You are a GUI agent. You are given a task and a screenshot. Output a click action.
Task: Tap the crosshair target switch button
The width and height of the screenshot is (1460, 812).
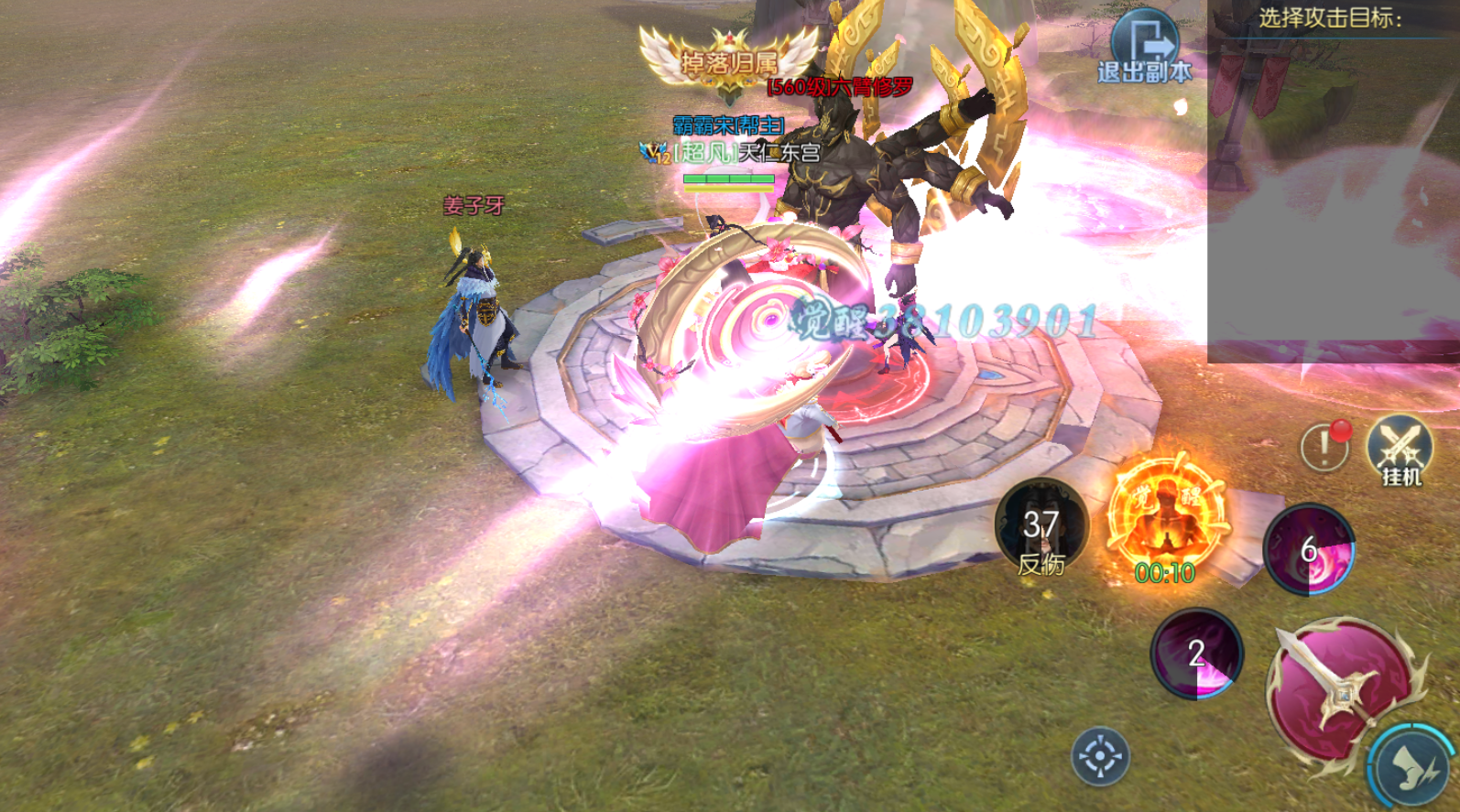click(x=1100, y=757)
